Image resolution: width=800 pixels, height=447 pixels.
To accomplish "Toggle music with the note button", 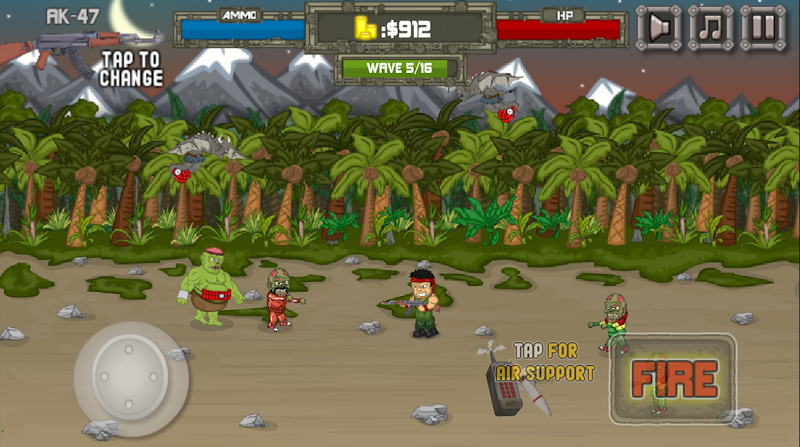I will [710, 27].
